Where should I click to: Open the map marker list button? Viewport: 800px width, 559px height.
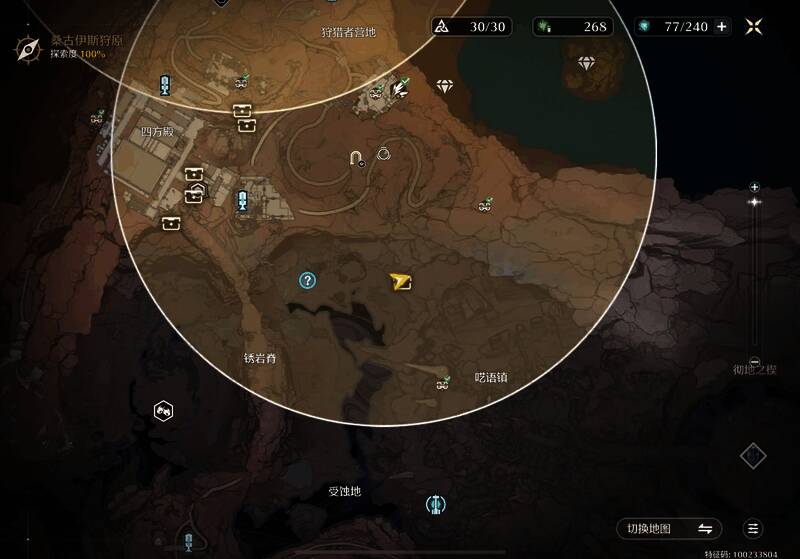point(754,528)
